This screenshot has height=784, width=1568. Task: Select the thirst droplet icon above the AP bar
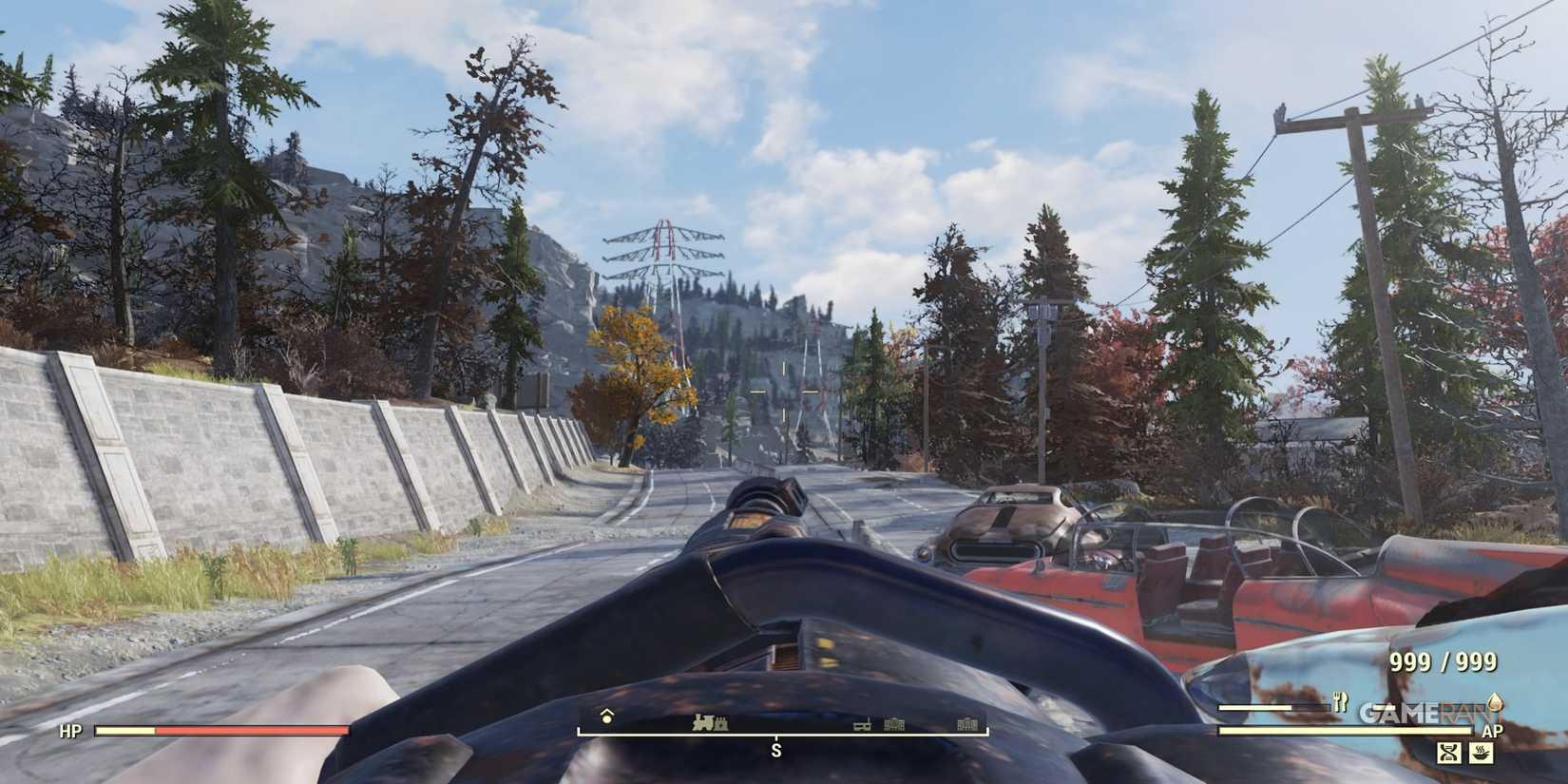point(1496,703)
